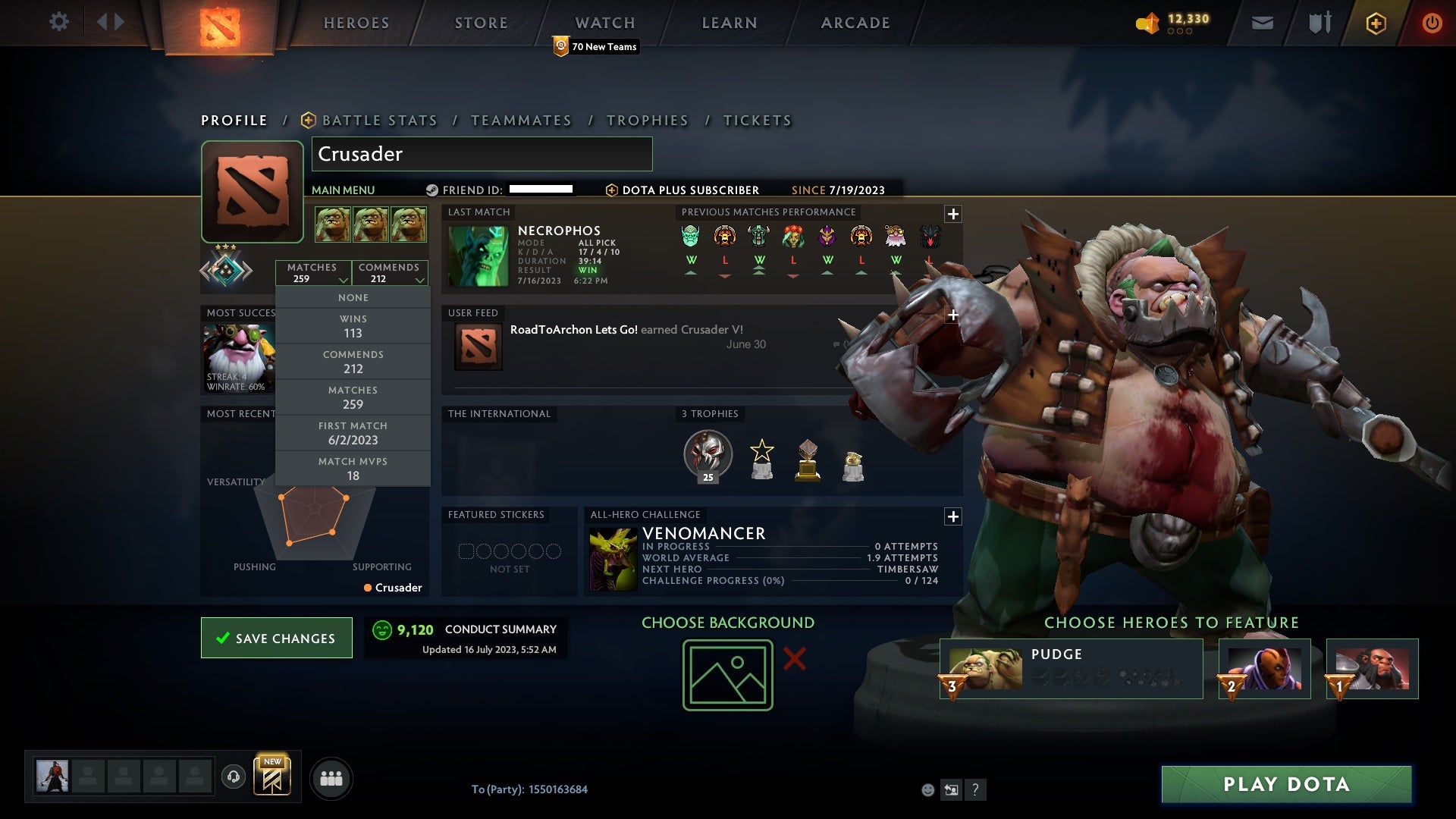This screenshot has height=819, width=1456.
Task: Open the settings gear menu
Action: pos(60,22)
